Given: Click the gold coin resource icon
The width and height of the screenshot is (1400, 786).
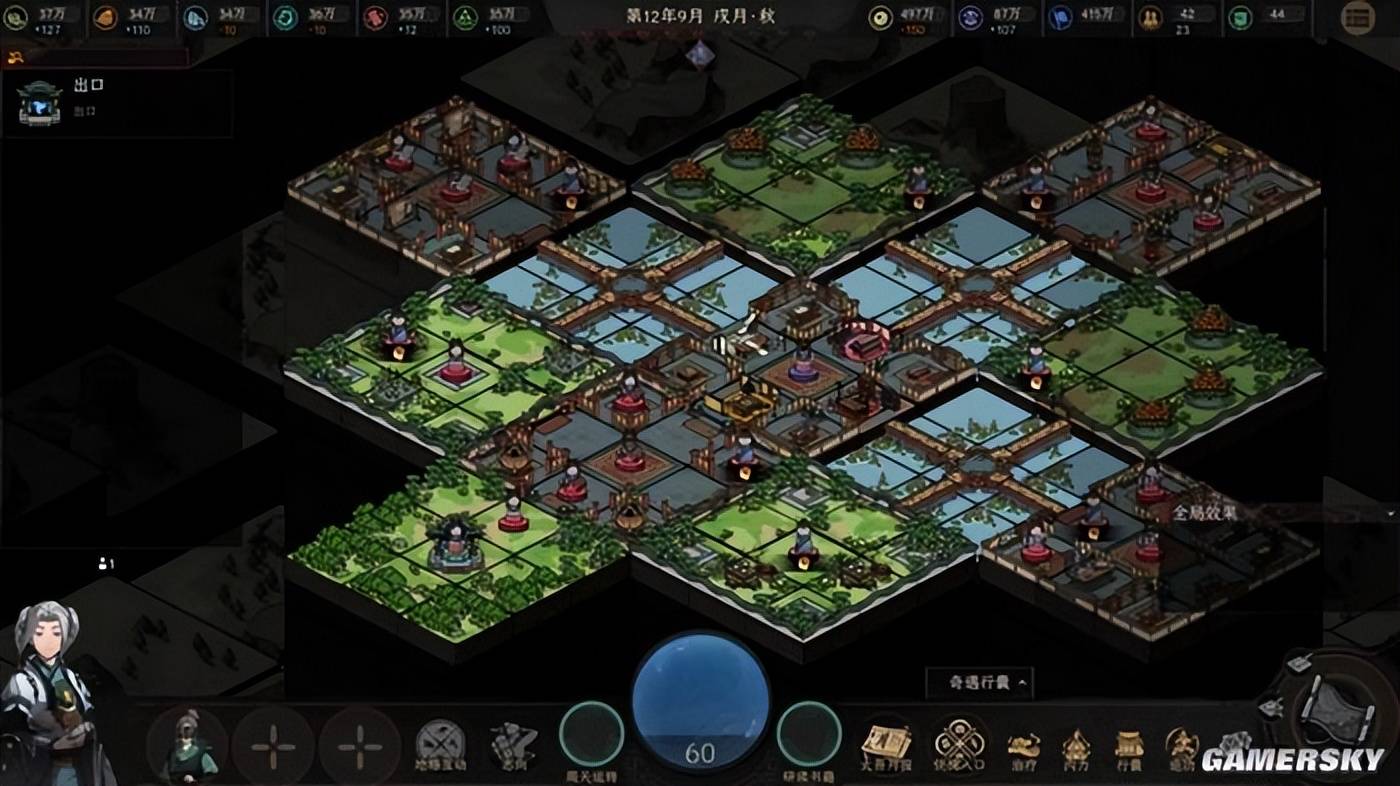Looking at the screenshot, I should point(881,17).
